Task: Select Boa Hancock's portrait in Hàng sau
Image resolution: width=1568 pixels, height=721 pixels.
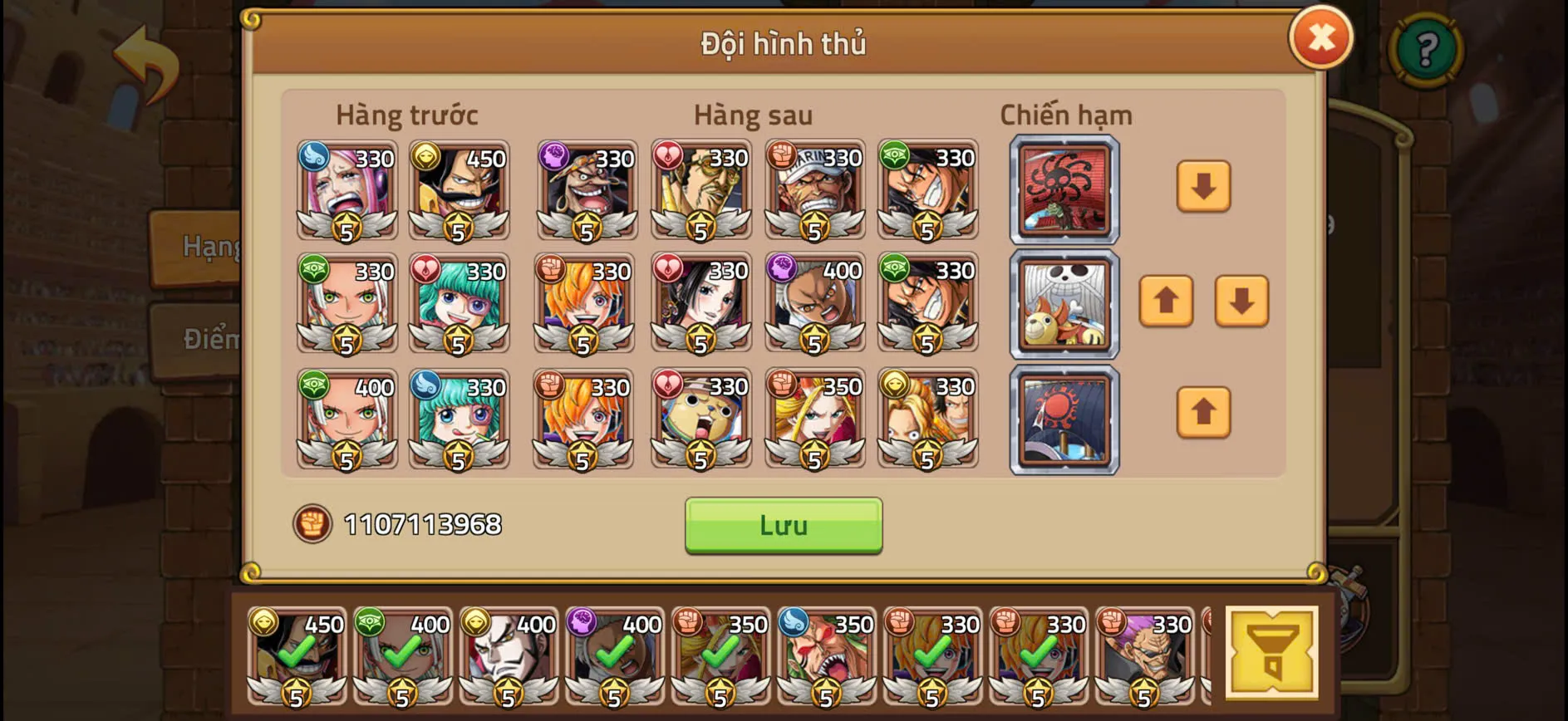Action: click(701, 303)
